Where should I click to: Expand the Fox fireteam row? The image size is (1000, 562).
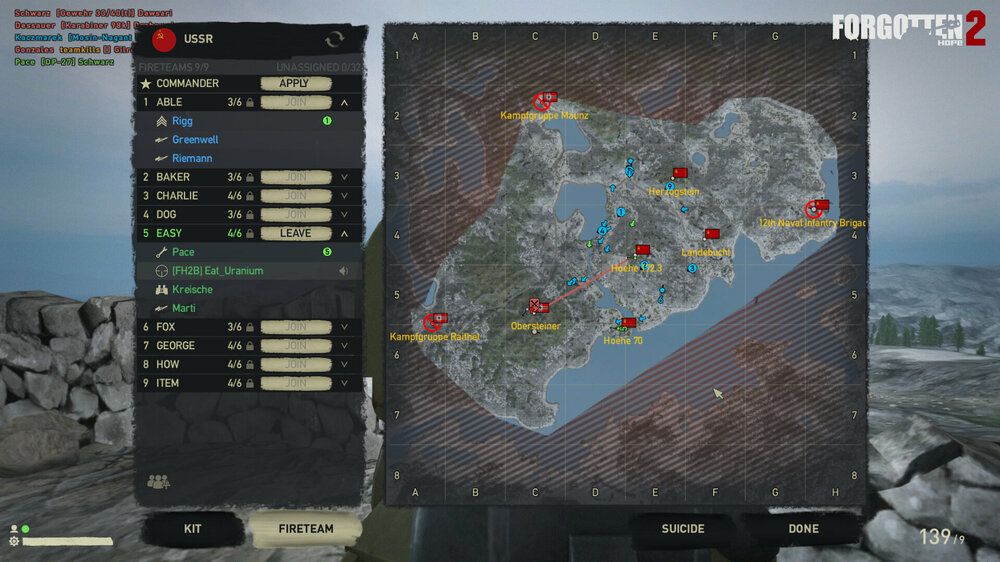[x=344, y=326]
